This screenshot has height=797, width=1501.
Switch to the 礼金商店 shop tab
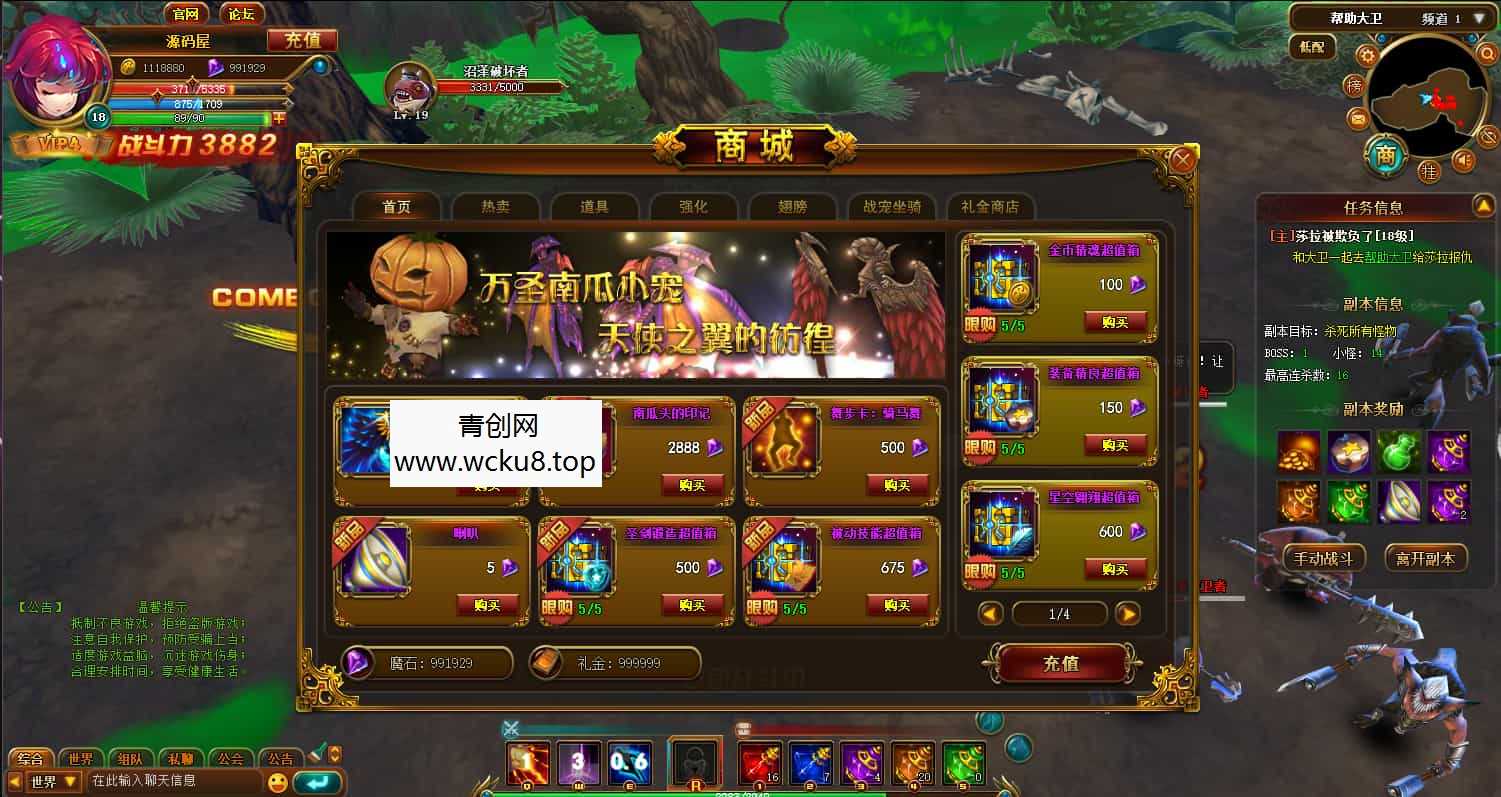(x=990, y=206)
